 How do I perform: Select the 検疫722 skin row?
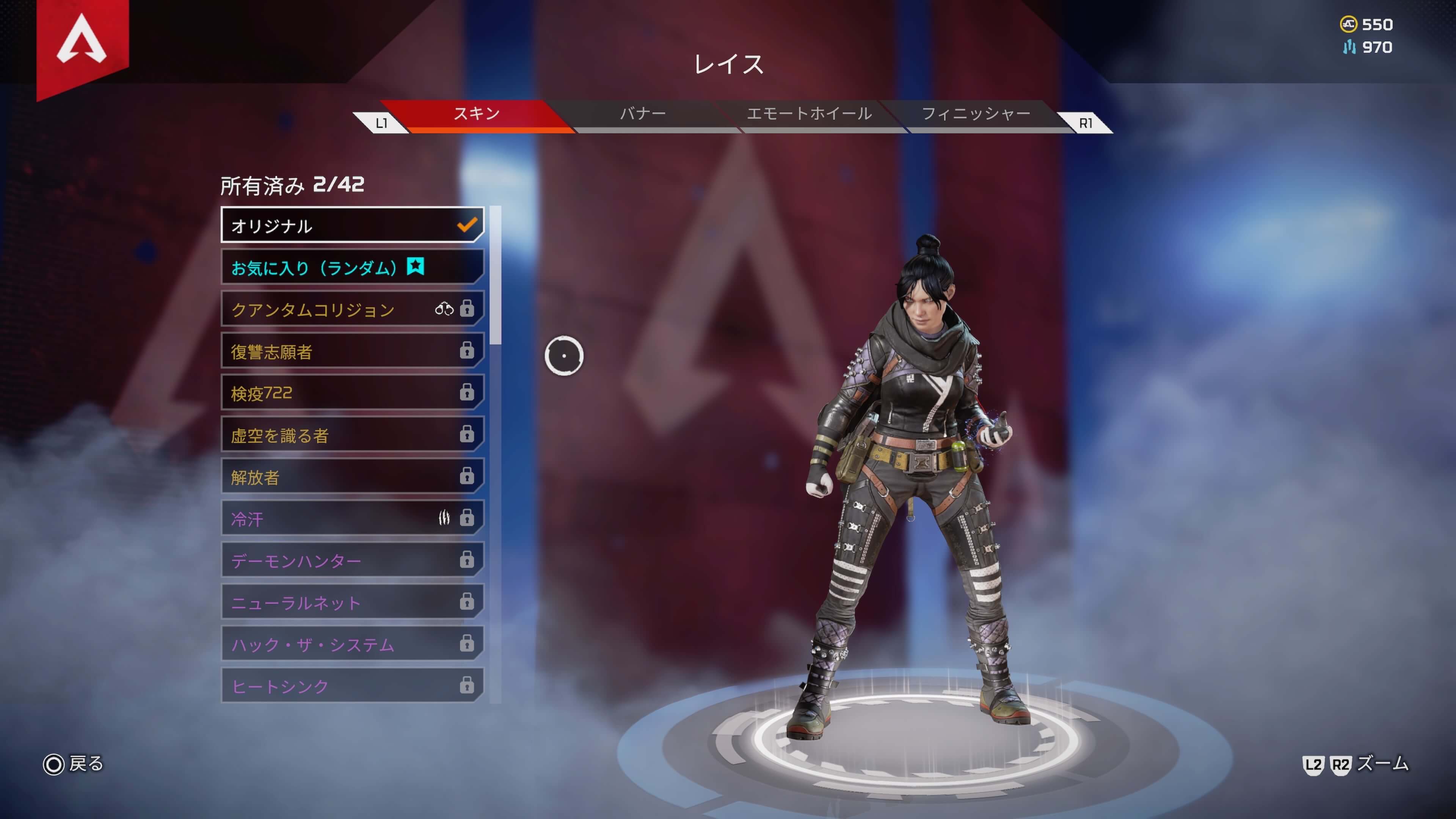(351, 394)
